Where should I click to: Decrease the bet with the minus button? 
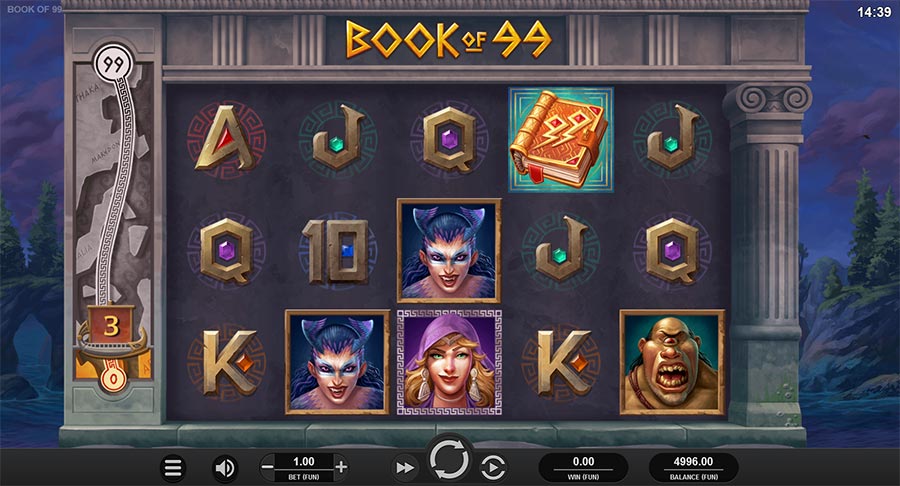[x=267, y=467]
